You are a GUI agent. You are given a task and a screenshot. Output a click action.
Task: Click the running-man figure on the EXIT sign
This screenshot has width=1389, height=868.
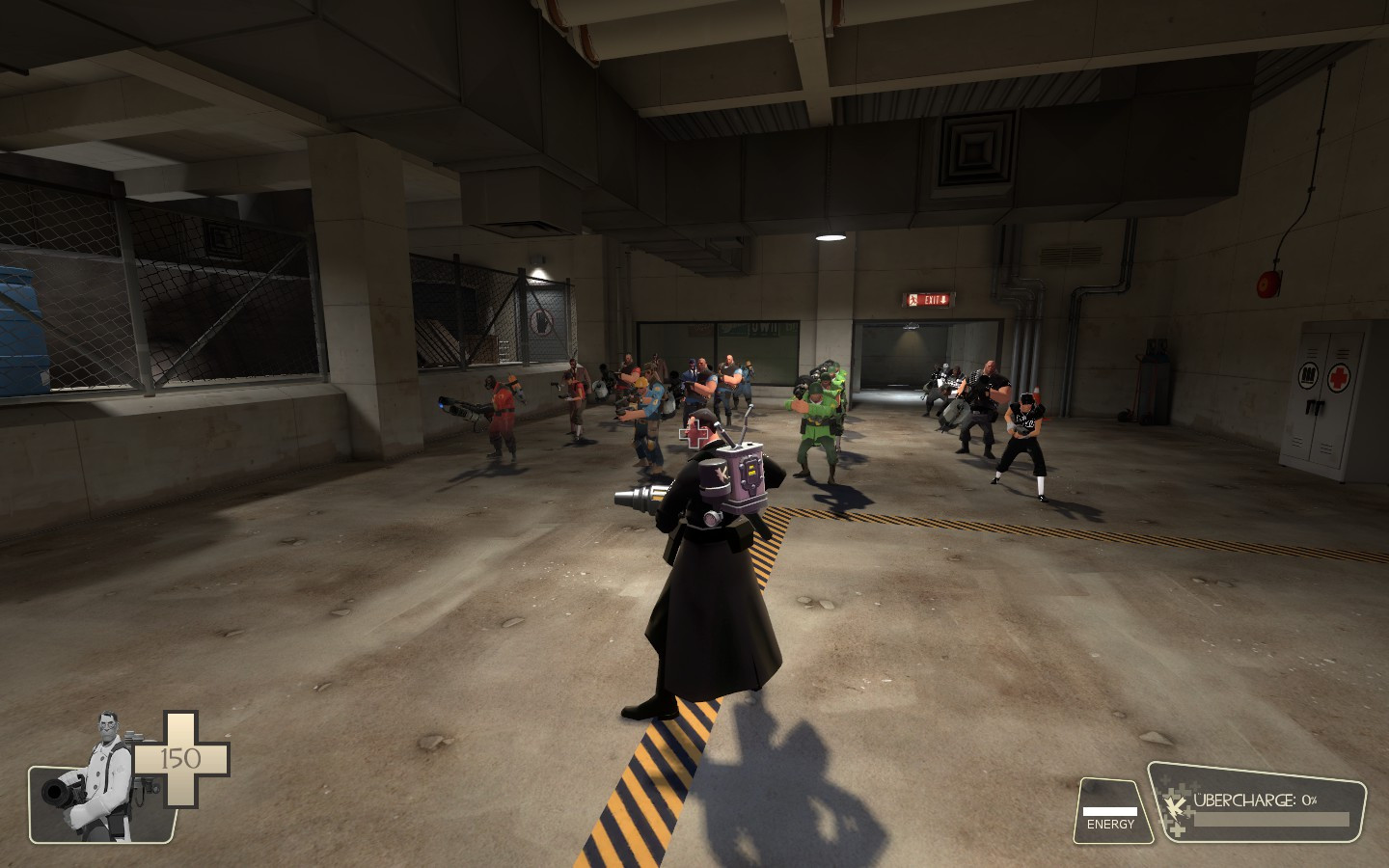pos(913,300)
